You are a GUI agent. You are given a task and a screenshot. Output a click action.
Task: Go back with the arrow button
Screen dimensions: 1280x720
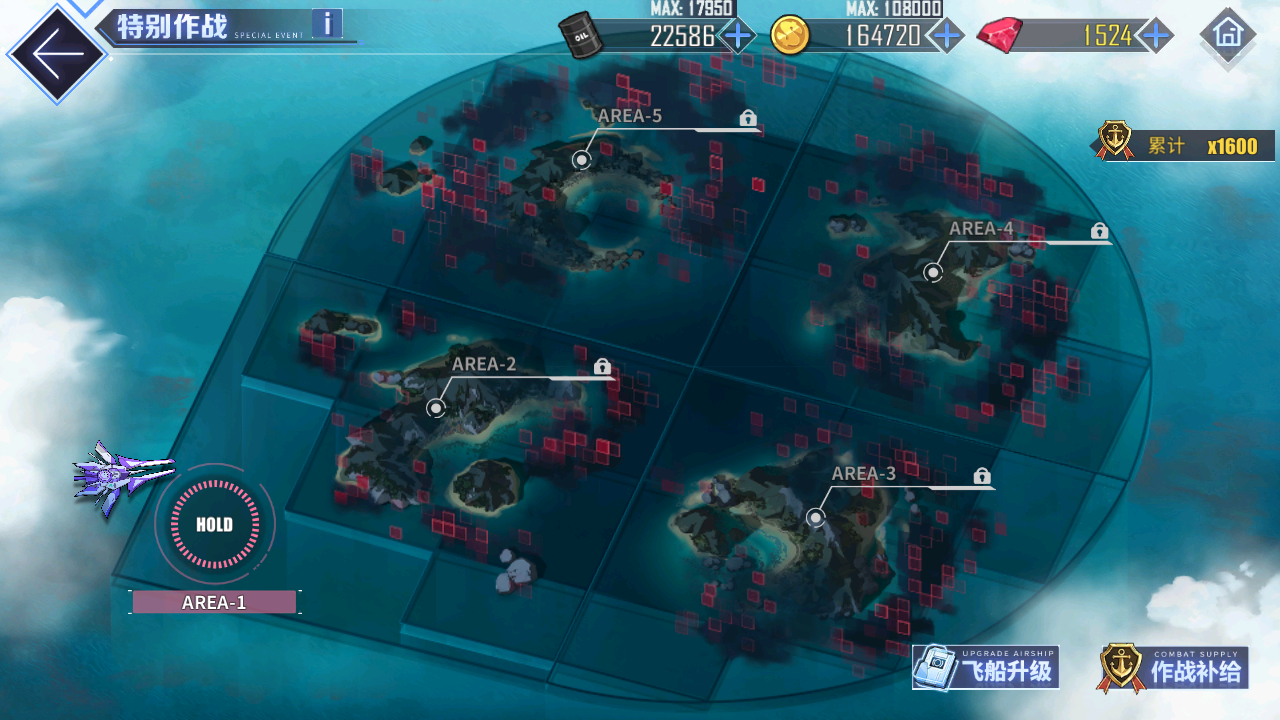tap(55, 54)
